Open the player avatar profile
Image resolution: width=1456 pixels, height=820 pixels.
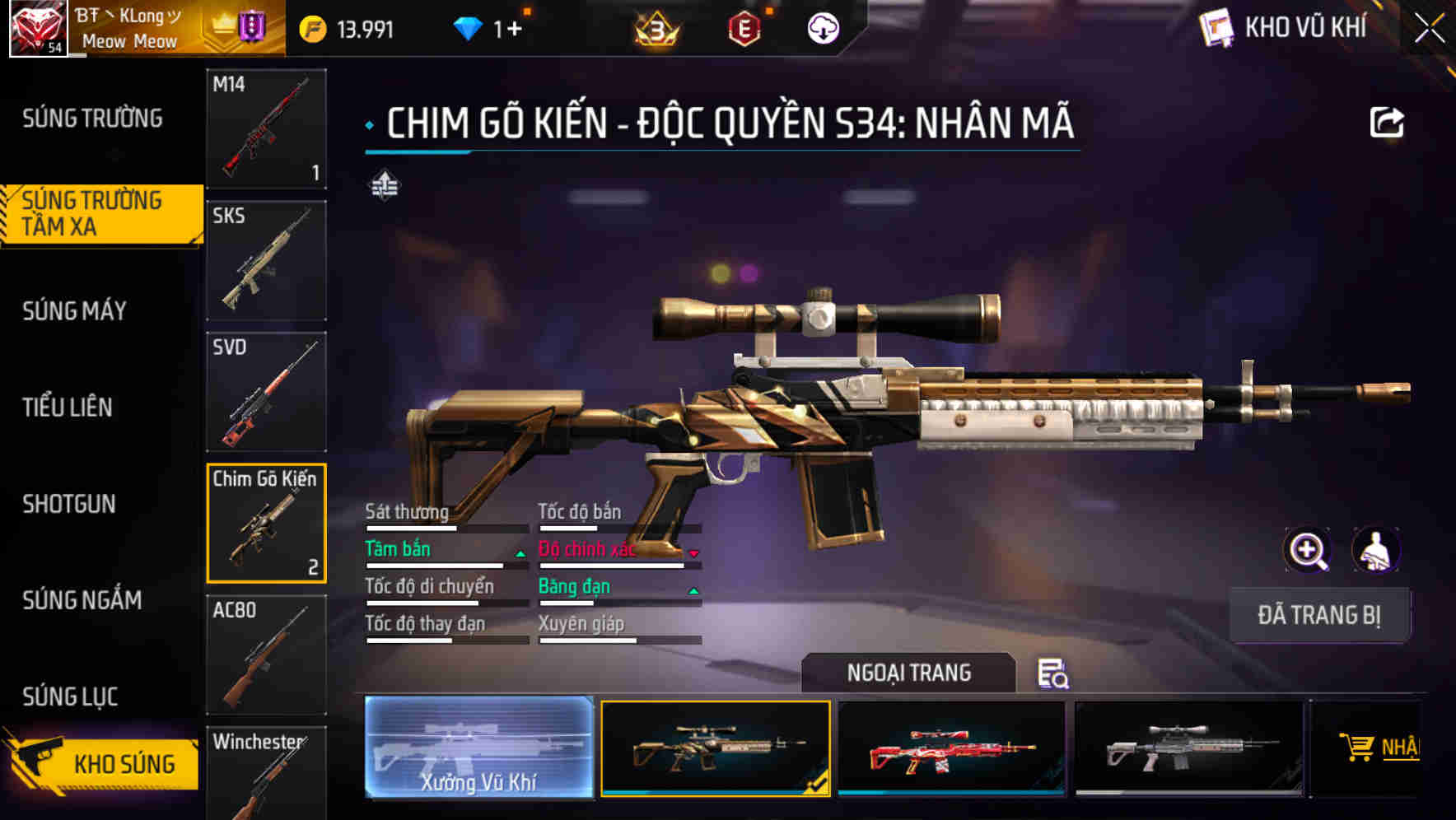(x=35, y=26)
